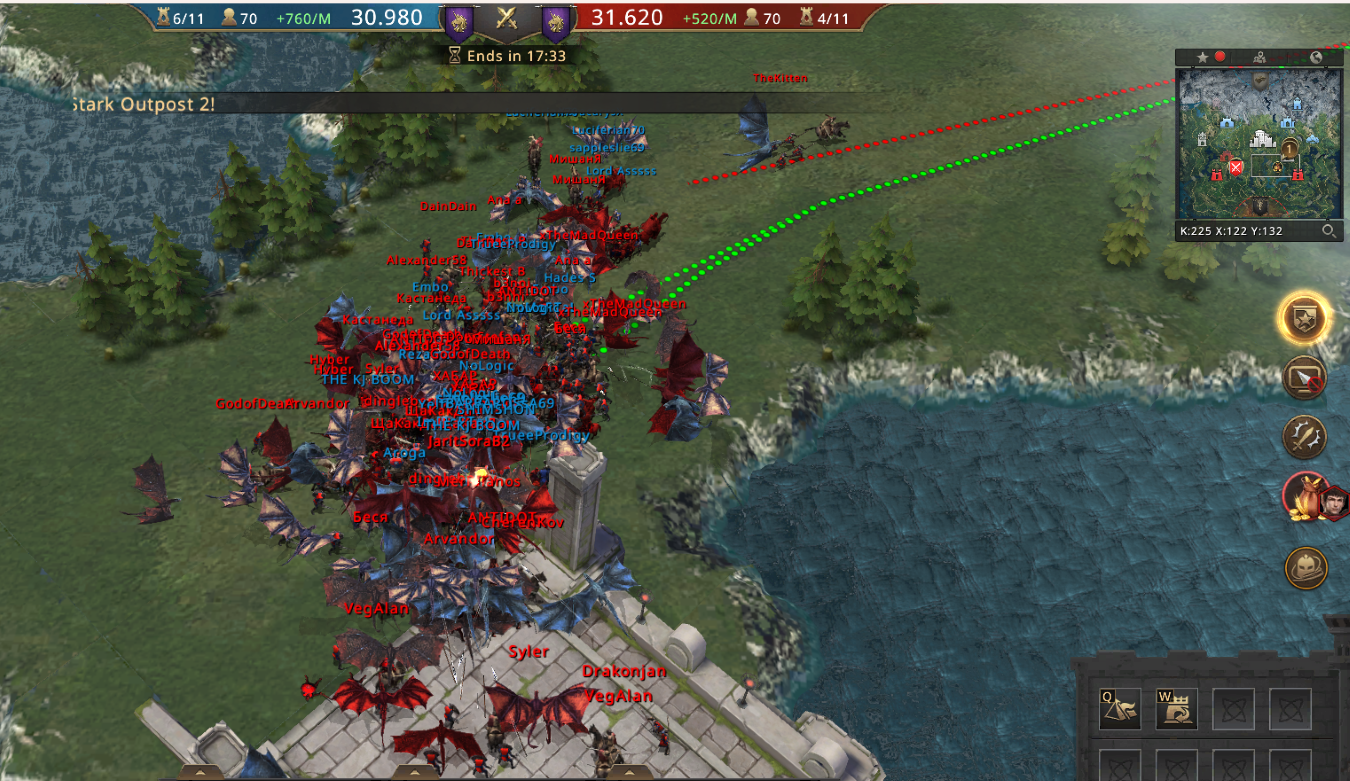This screenshot has width=1350, height=781.
Task: Toggle the screen display-off round button
Action: [x=1306, y=378]
